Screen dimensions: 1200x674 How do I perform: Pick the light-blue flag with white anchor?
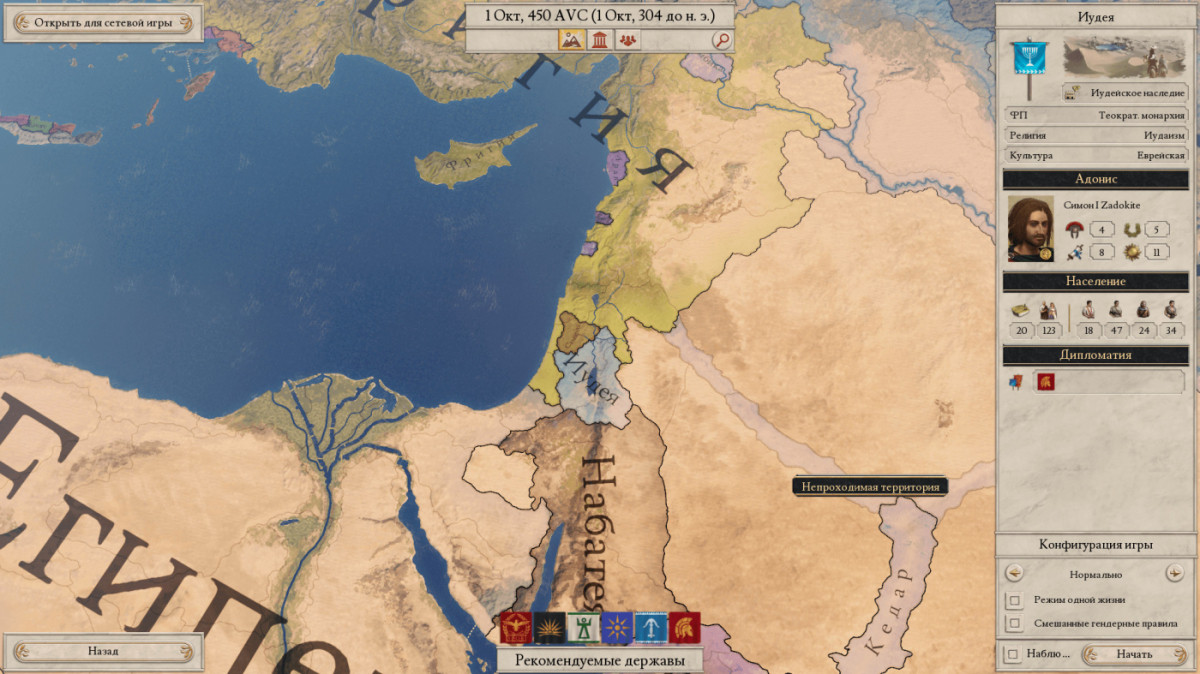coord(651,627)
